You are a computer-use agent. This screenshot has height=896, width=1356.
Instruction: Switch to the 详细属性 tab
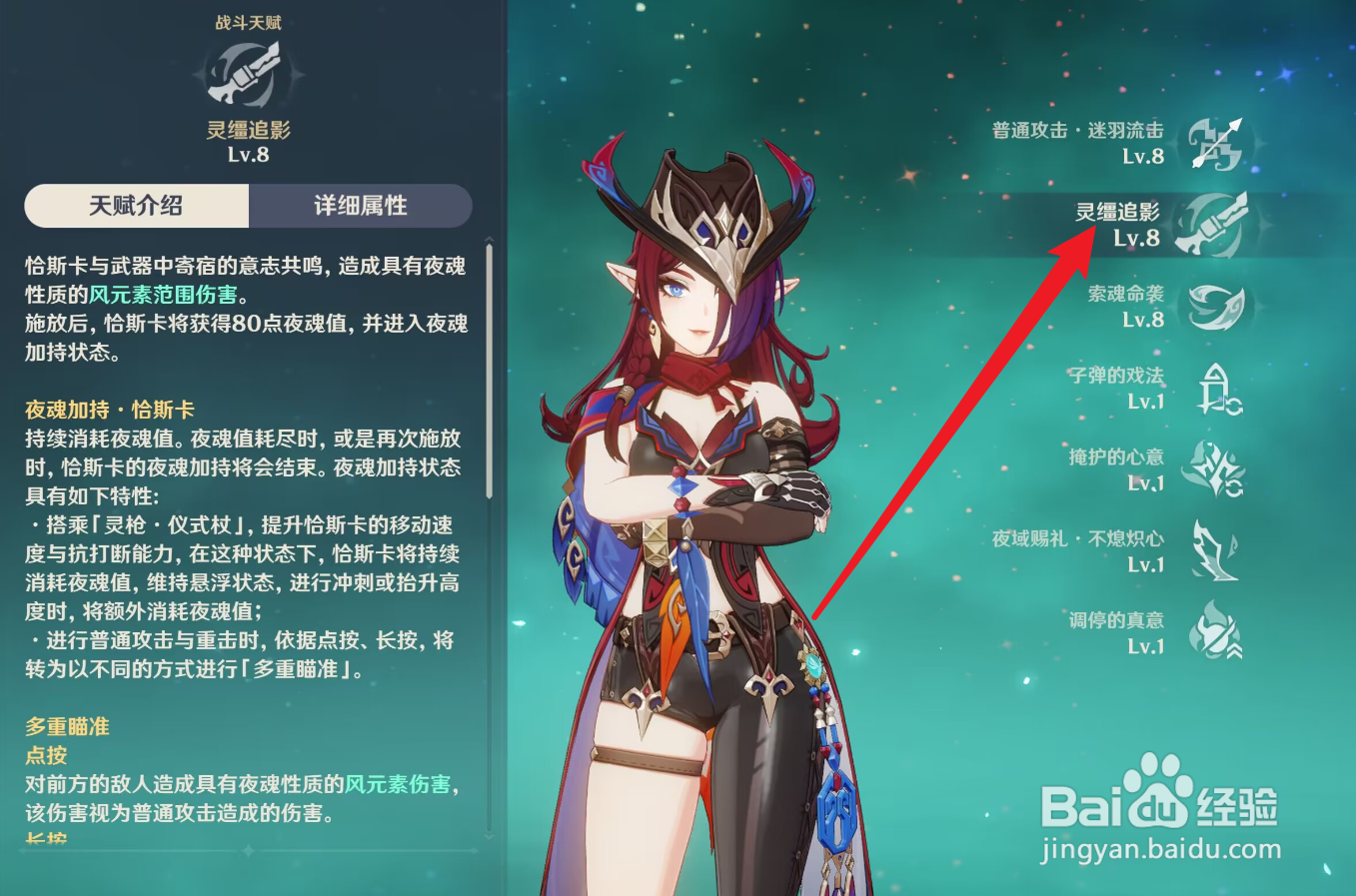(x=361, y=206)
